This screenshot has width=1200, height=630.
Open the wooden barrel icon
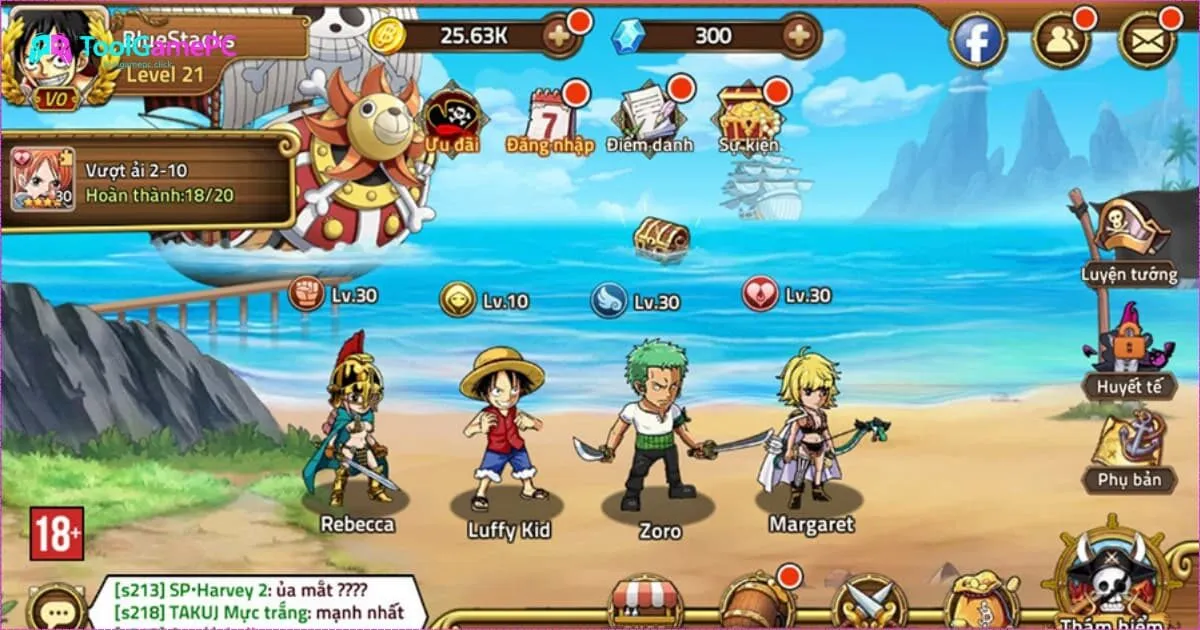coord(757,602)
